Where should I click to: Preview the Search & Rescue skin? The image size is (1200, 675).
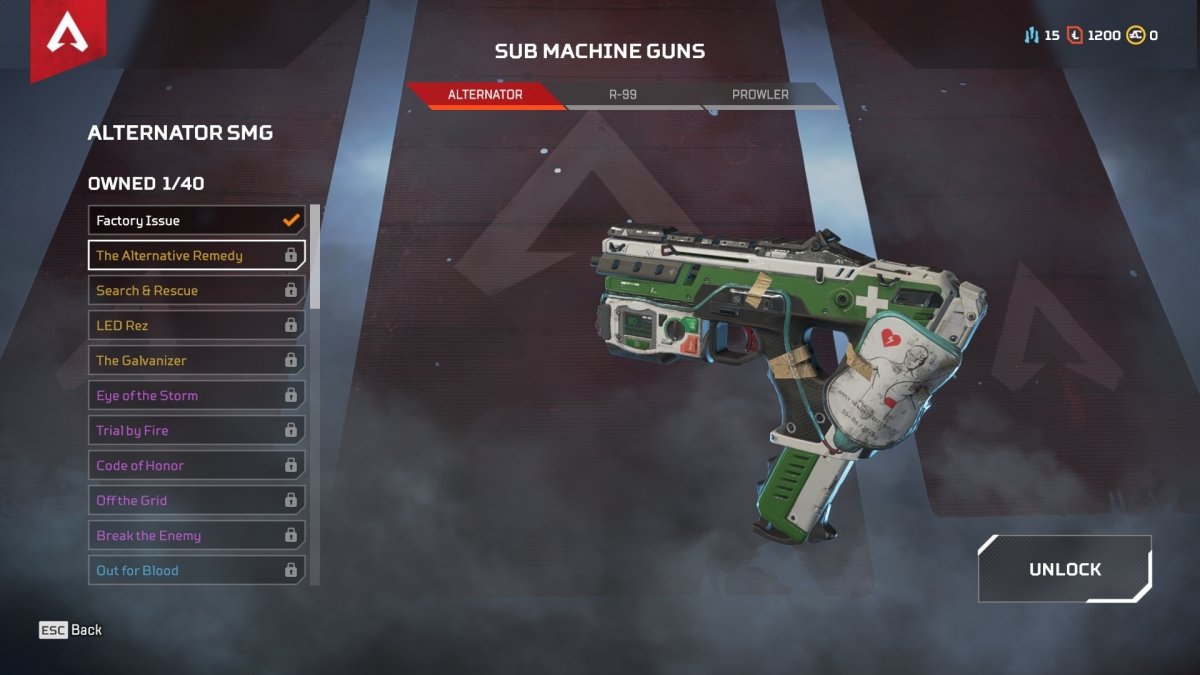point(196,290)
